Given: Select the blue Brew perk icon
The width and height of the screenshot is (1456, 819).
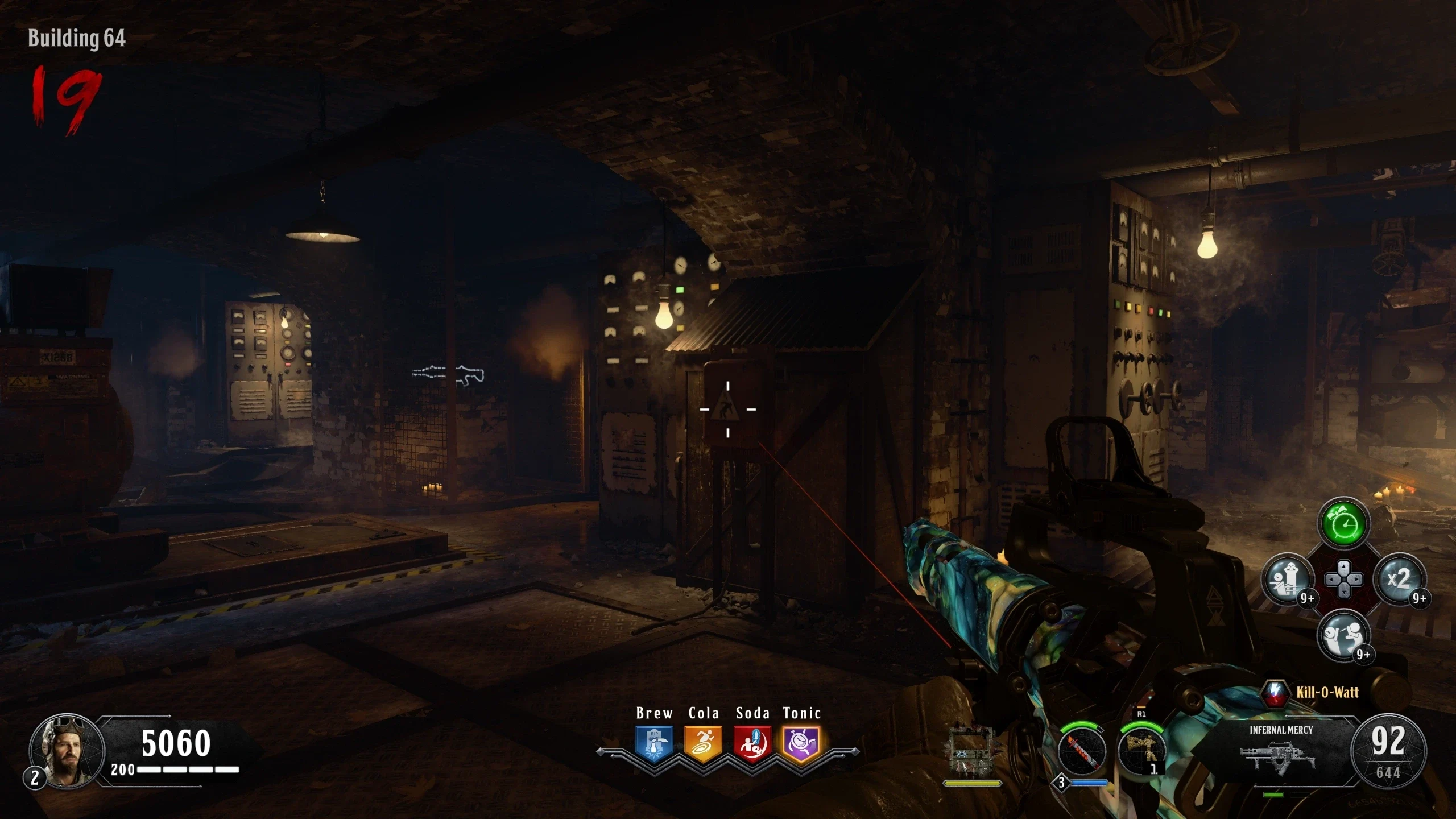Looking at the screenshot, I should pyautogui.click(x=655, y=743).
